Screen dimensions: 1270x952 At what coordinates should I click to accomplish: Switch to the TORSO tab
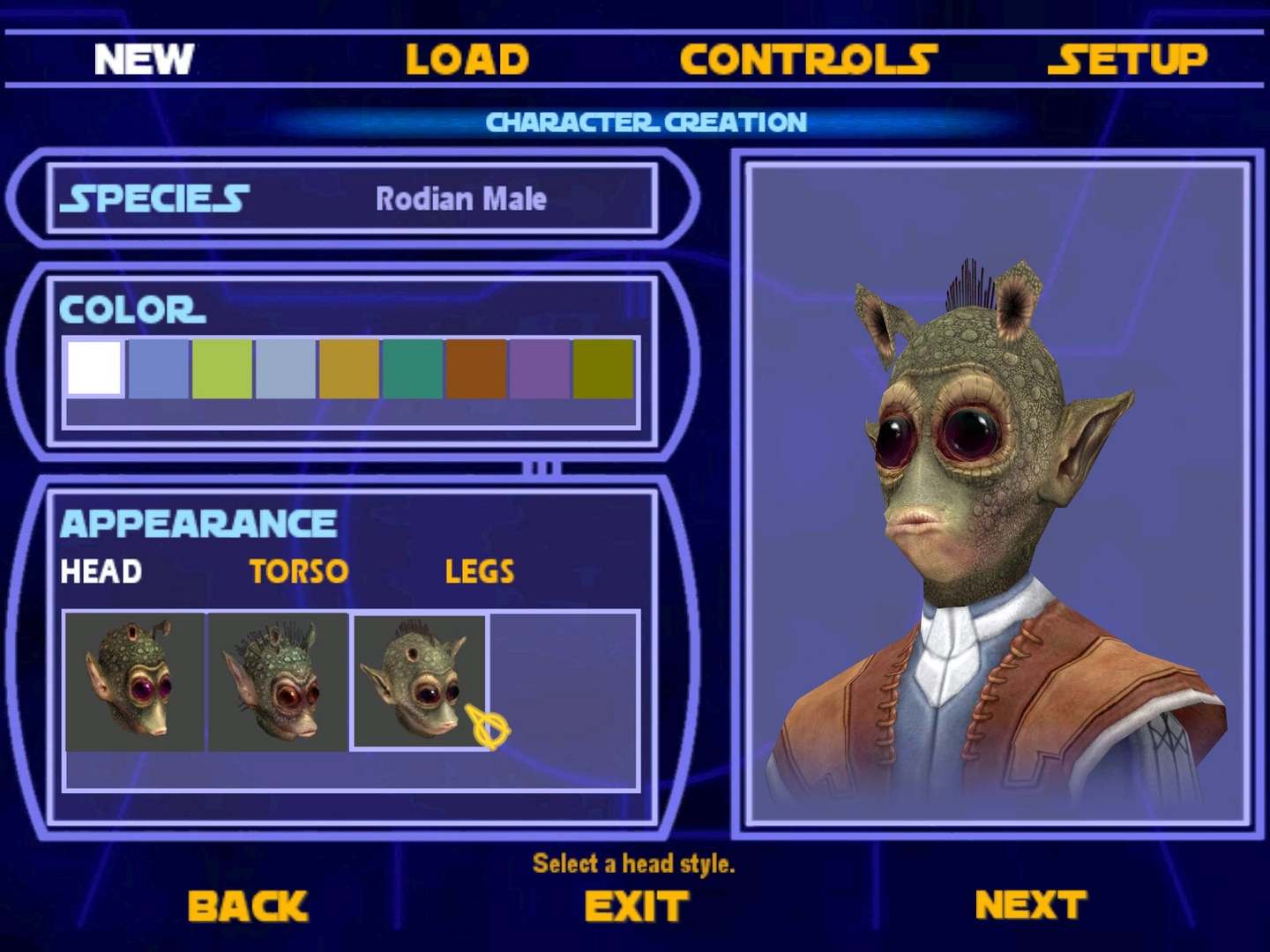(x=298, y=571)
